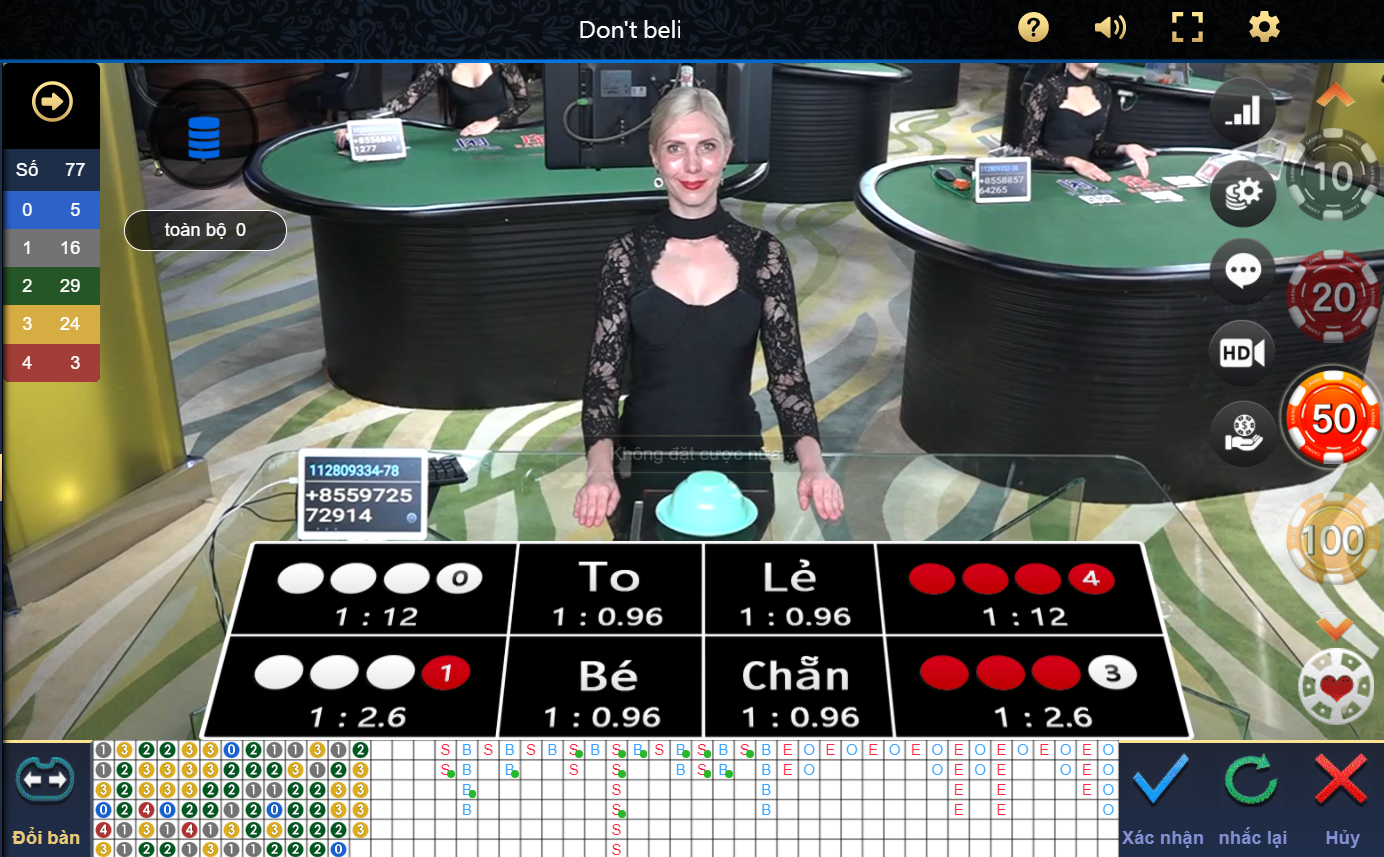Expand the side panel arrow button
Viewport: 1384px width, 857px height.
tap(51, 101)
